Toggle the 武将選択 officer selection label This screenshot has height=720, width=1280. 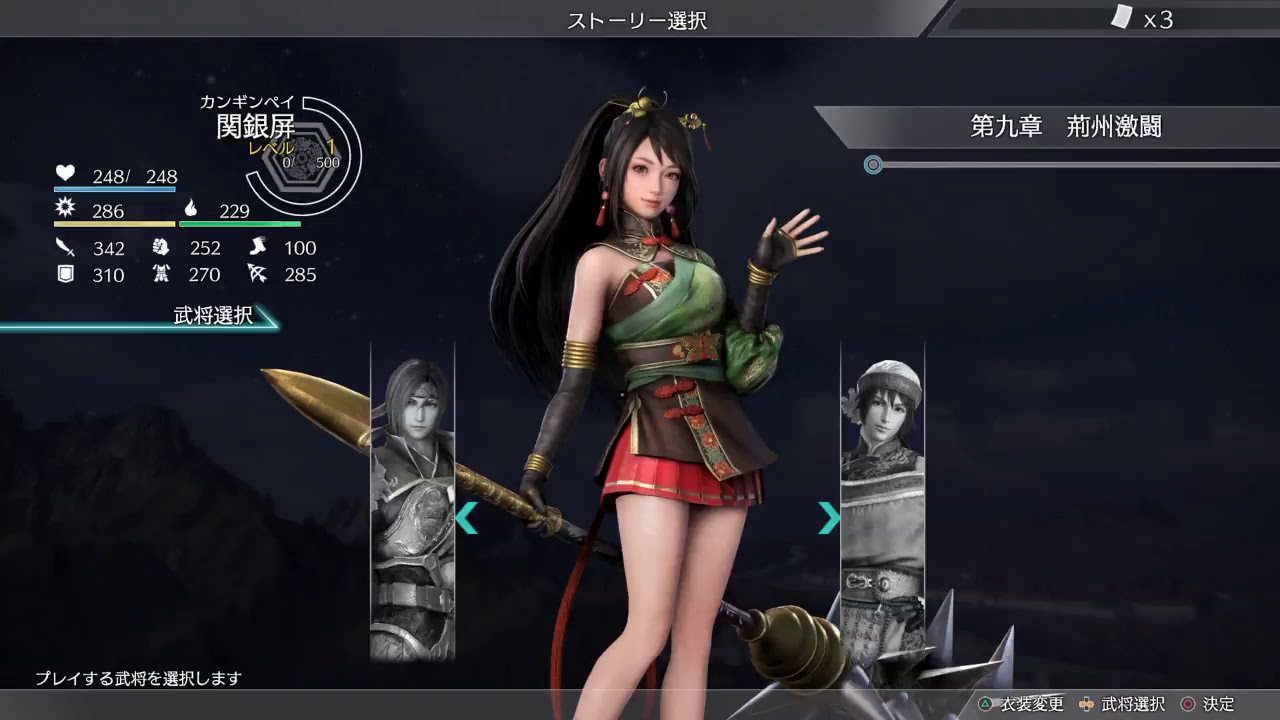click(x=213, y=317)
